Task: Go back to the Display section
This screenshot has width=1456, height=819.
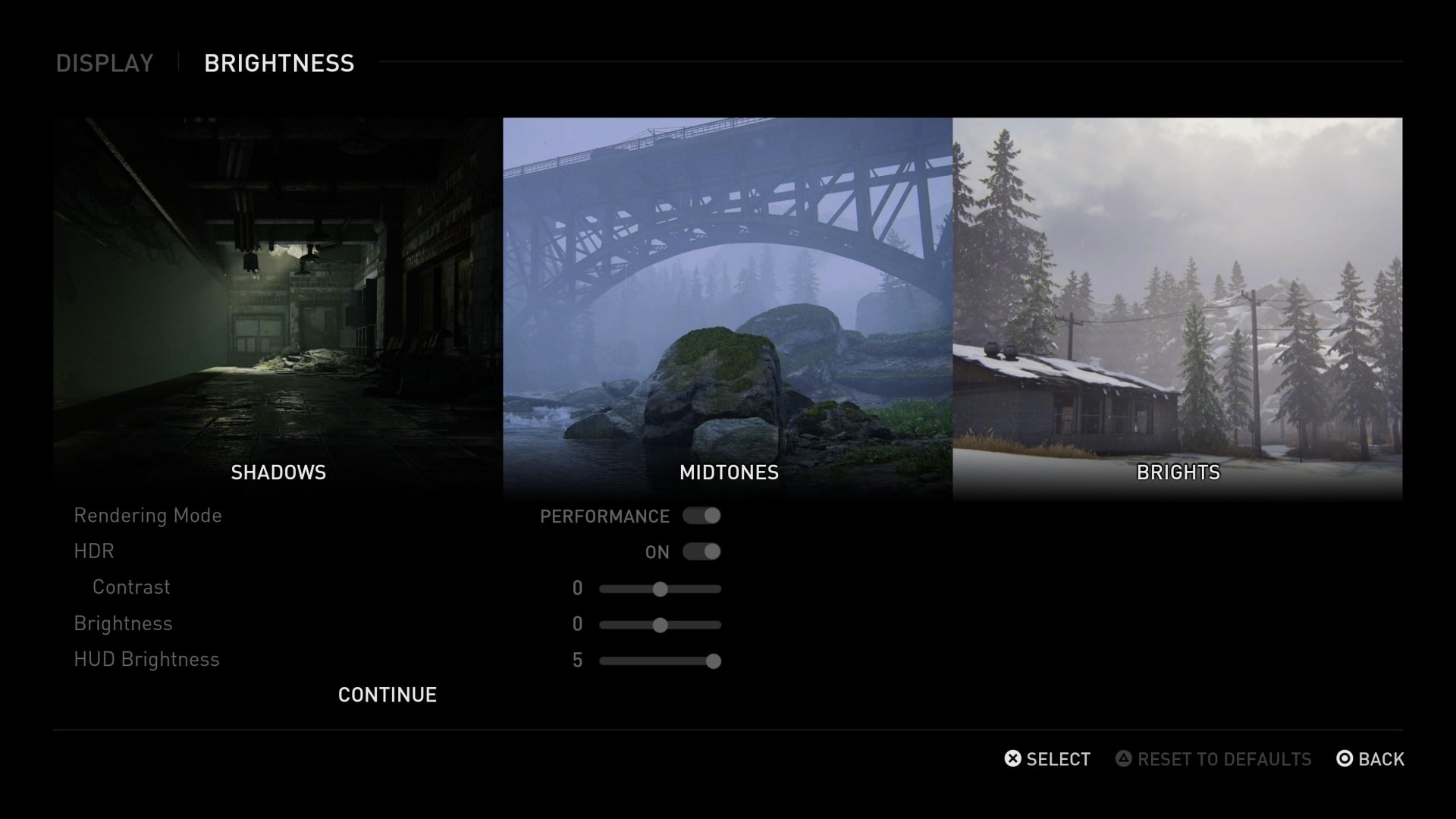Action: click(x=105, y=63)
